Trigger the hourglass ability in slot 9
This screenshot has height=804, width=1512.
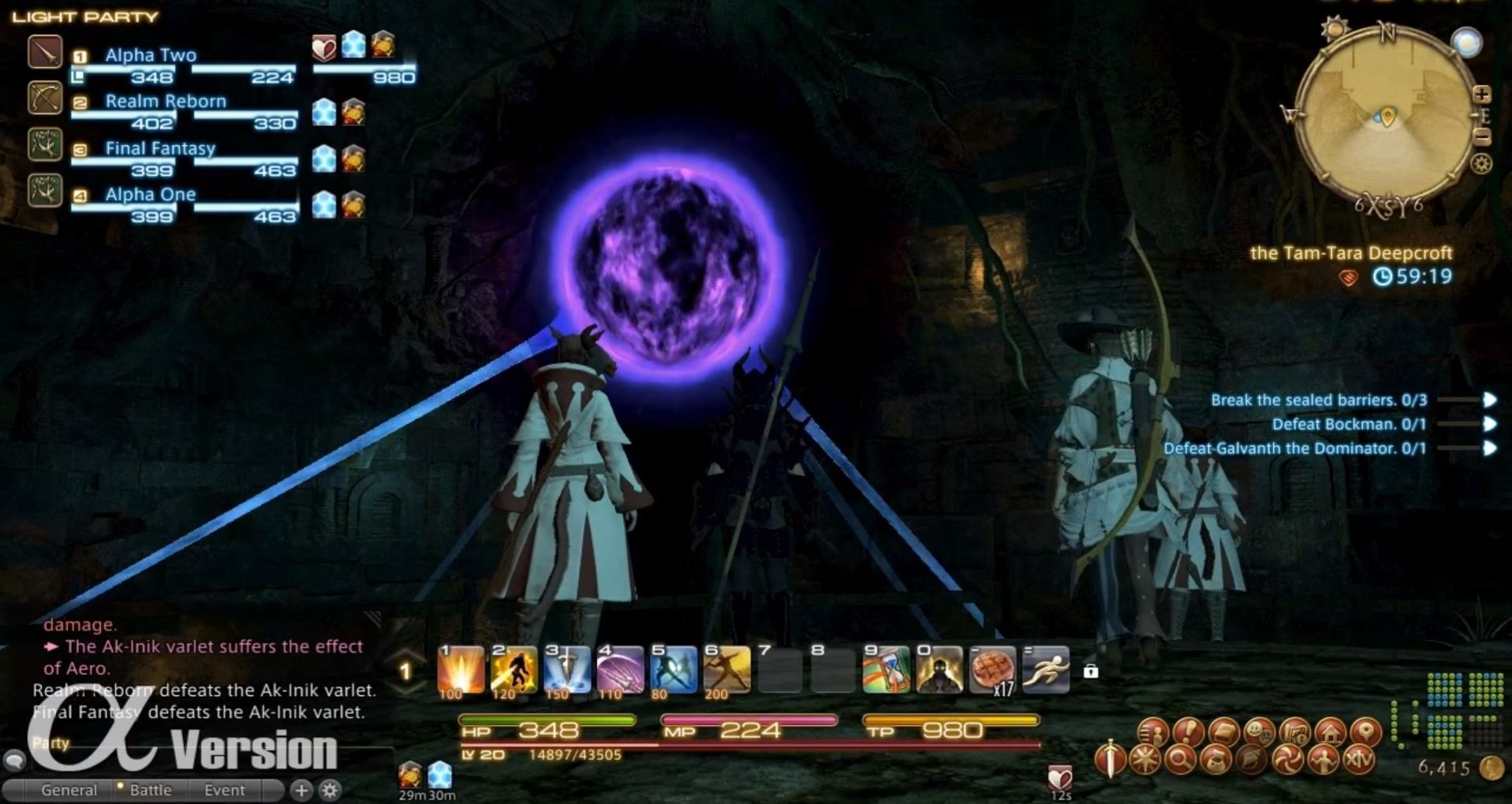pyautogui.click(x=886, y=671)
